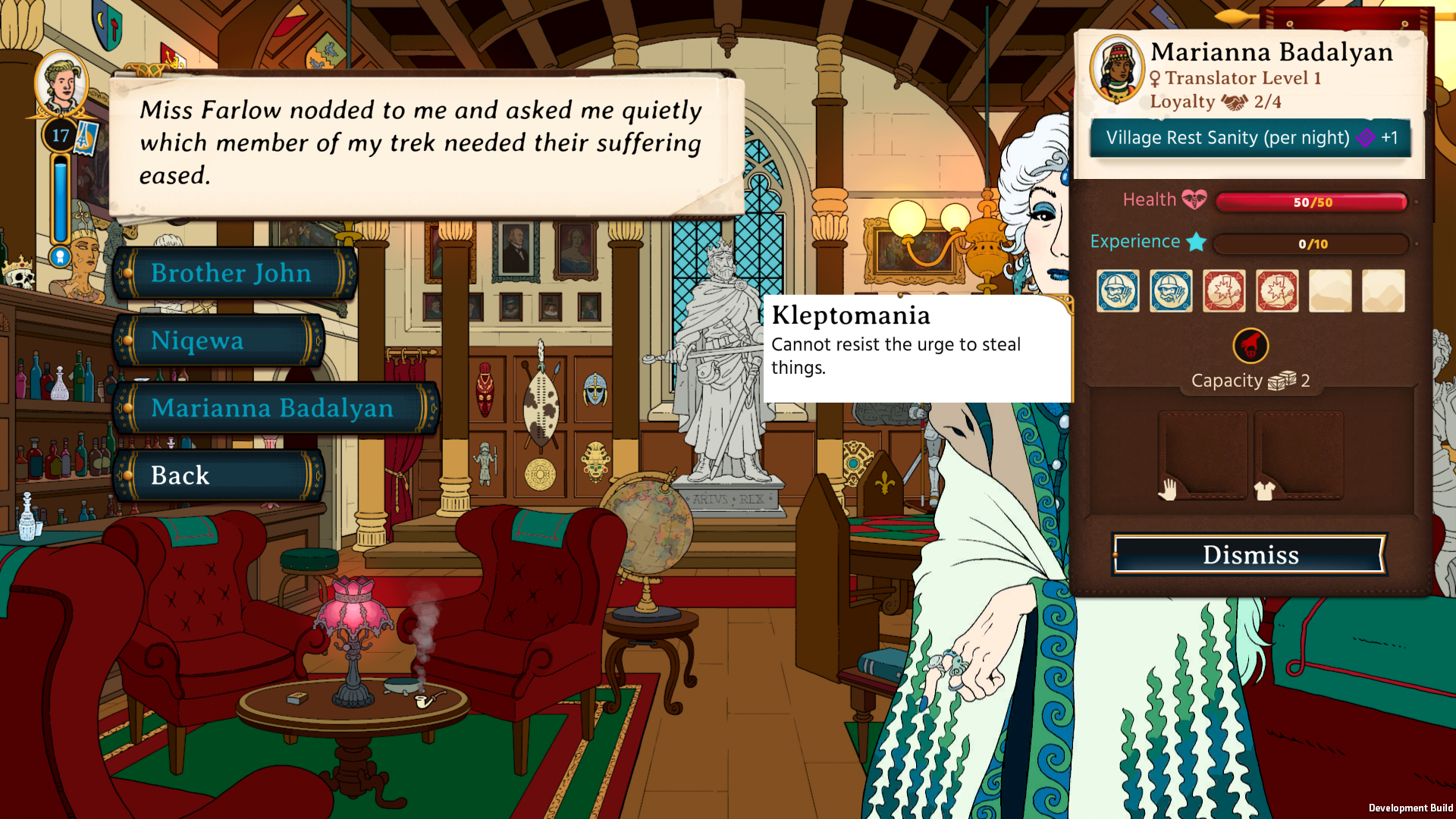Go Back in the dialogue choices

pyautogui.click(x=220, y=475)
